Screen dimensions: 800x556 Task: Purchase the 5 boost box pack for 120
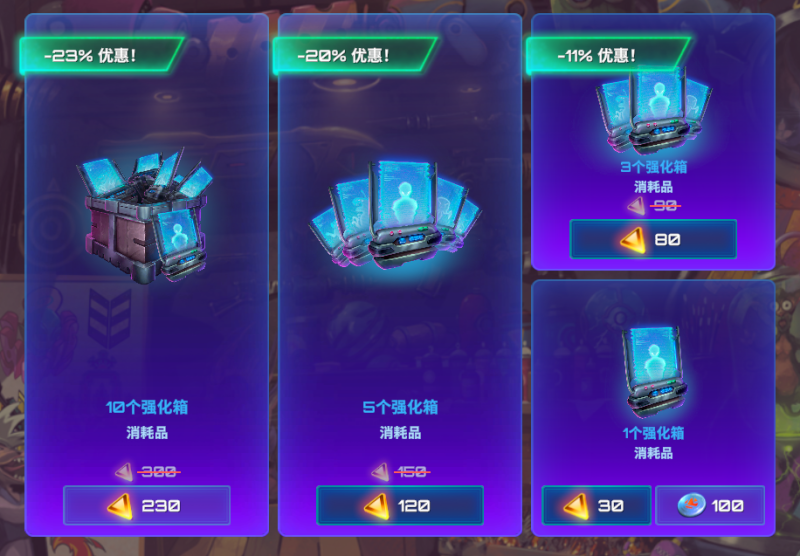pyautogui.click(x=400, y=505)
